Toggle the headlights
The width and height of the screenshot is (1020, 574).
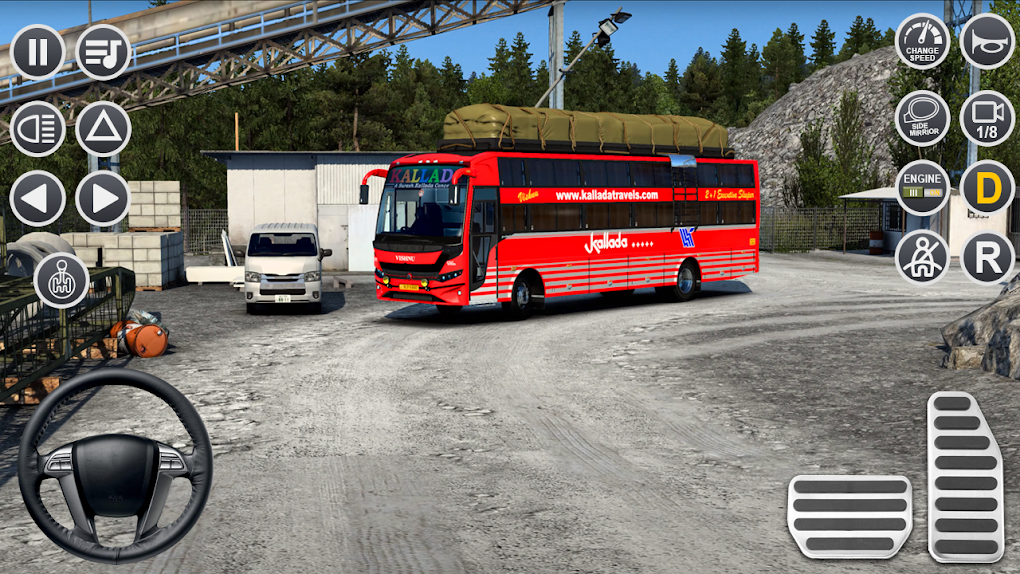(38, 128)
